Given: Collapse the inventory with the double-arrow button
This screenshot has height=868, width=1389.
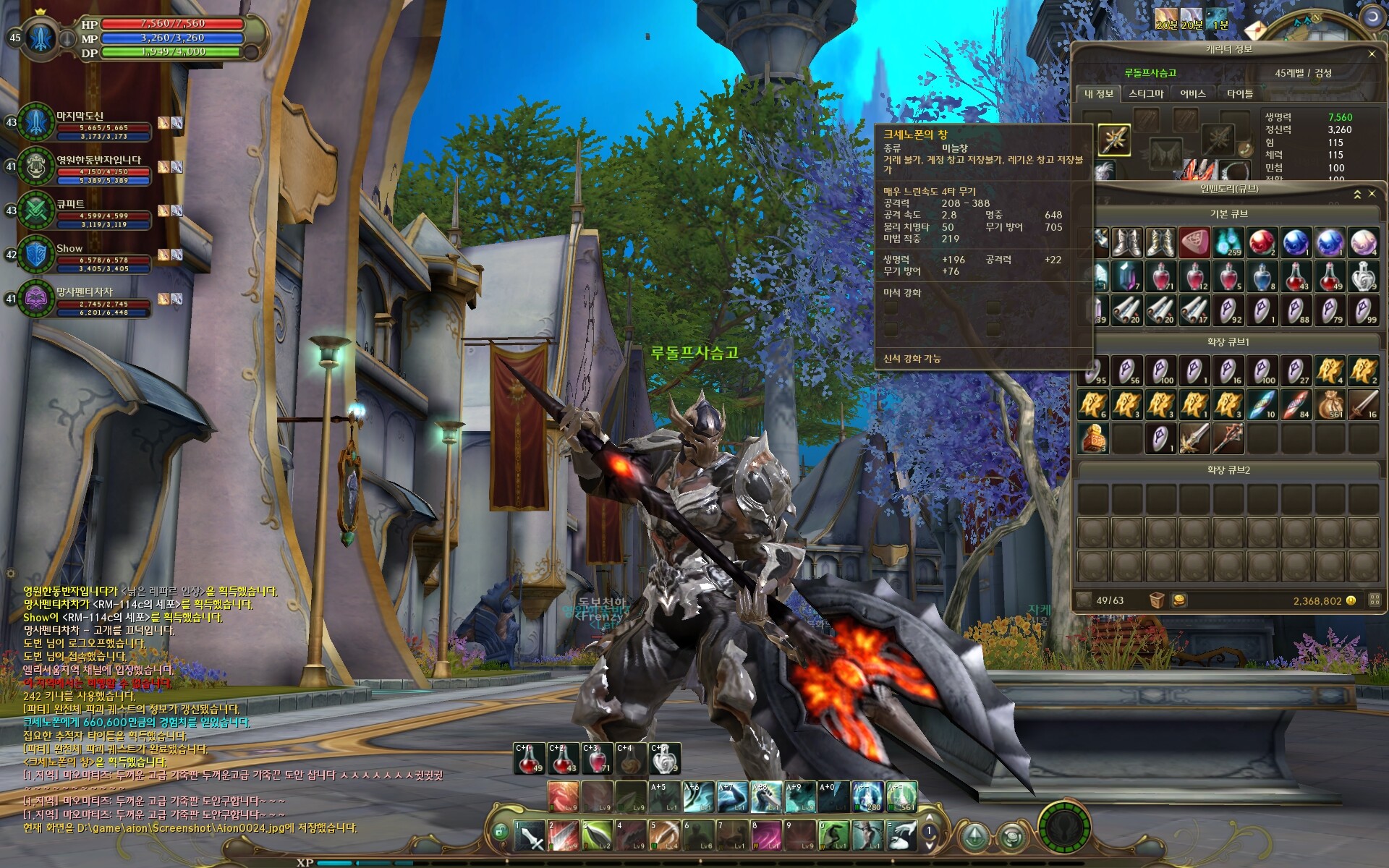Looking at the screenshot, I should pos(1357,194).
